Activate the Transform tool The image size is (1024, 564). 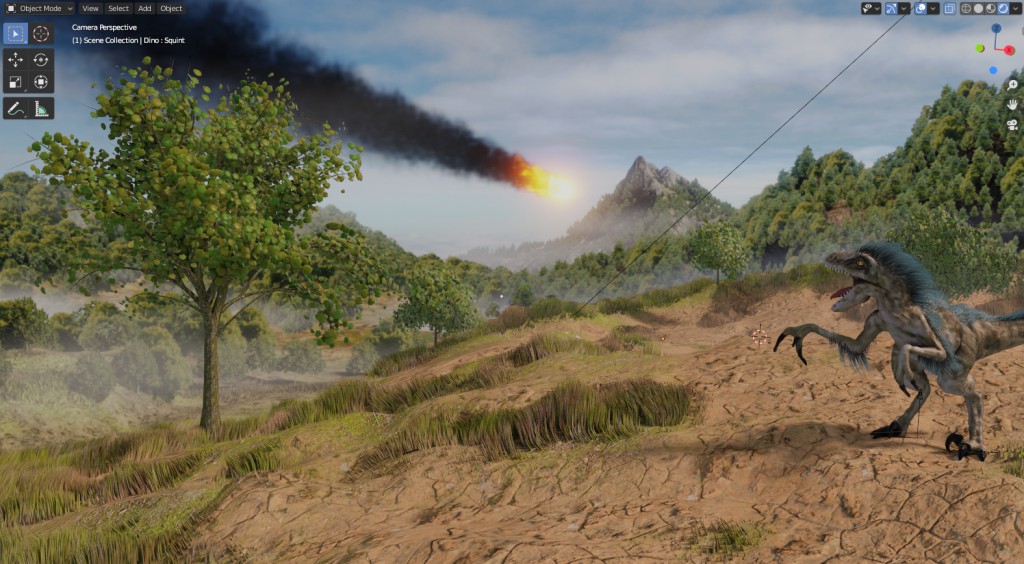click(41, 83)
